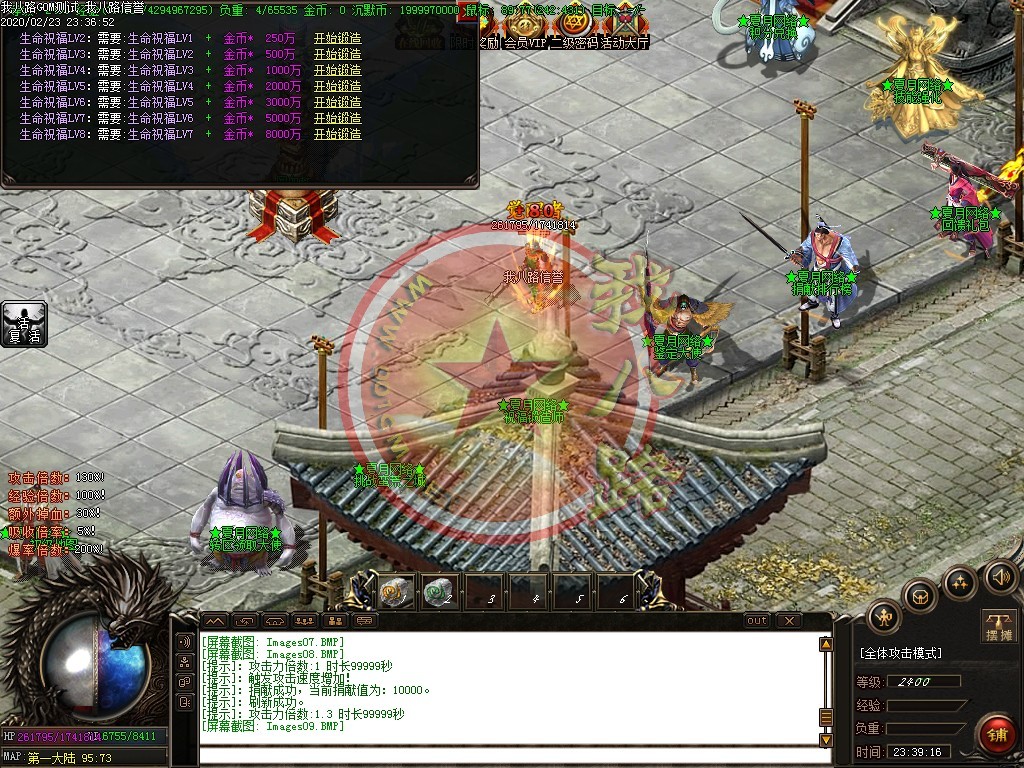This screenshot has height=768, width=1024.
Task: Open the 摆摊 stall setup button
Action: click(x=998, y=626)
